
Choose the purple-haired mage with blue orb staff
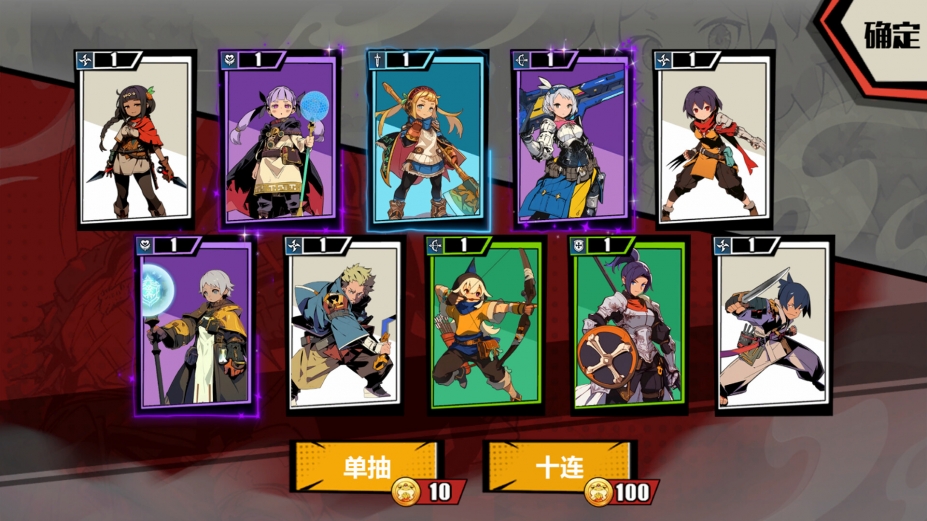click(278, 138)
